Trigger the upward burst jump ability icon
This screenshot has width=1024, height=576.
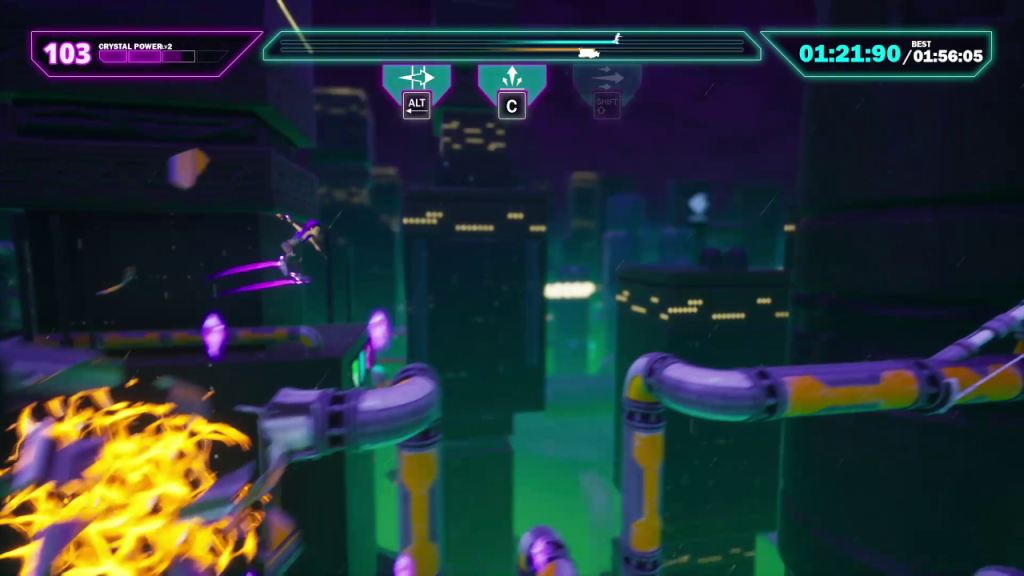512,80
